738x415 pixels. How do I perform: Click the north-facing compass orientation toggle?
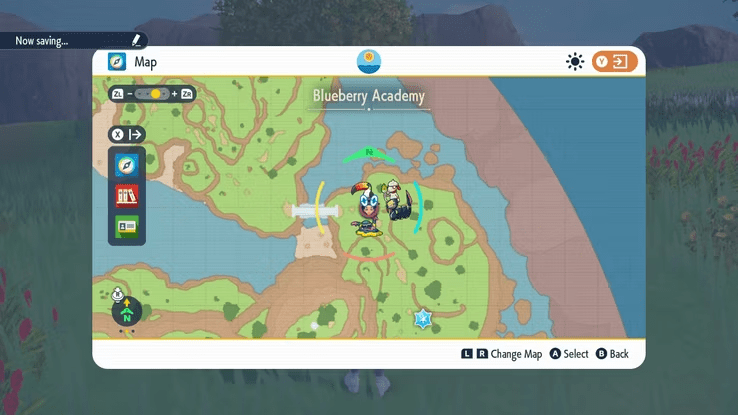(127, 309)
